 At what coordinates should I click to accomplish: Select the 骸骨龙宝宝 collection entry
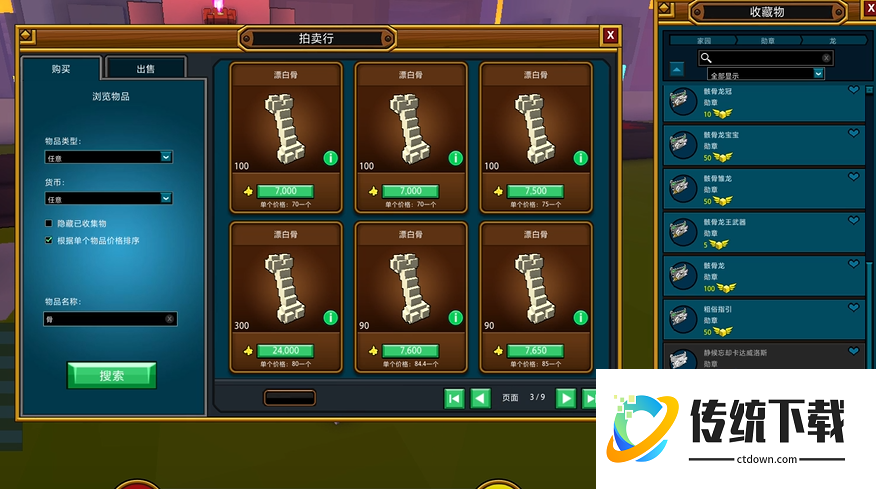pos(765,145)
